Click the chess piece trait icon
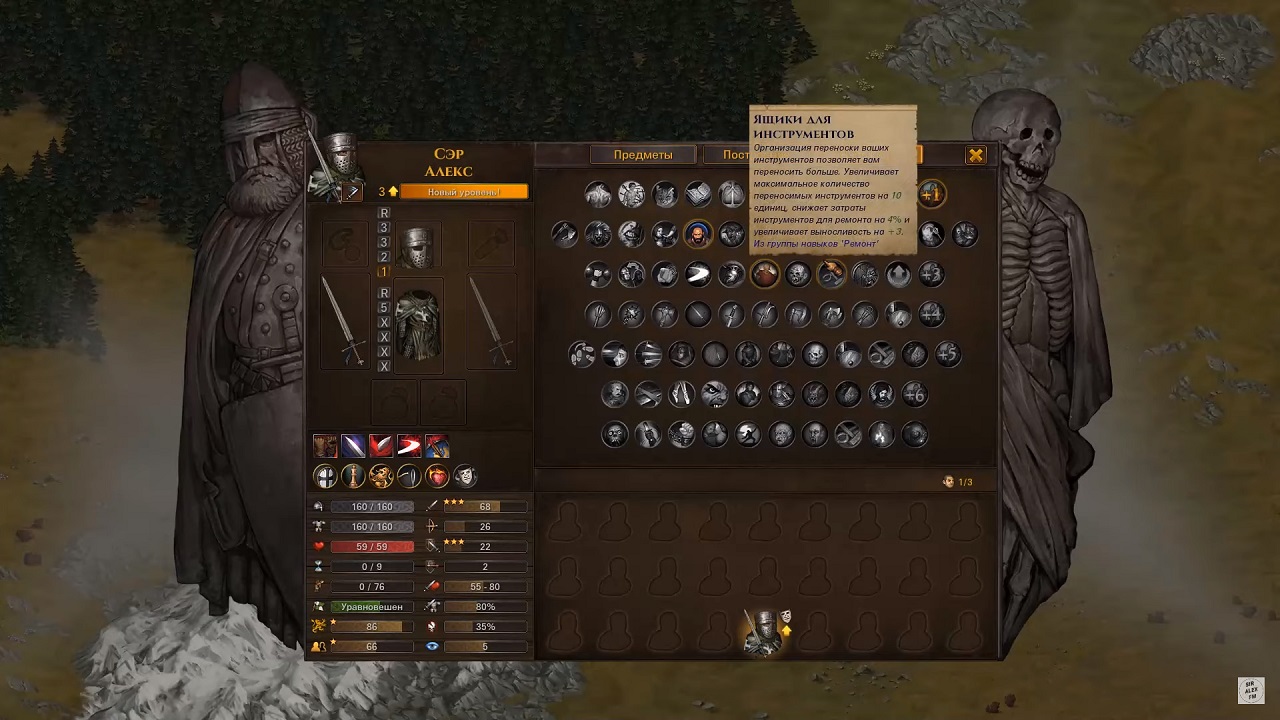 [x=353, y=476]
